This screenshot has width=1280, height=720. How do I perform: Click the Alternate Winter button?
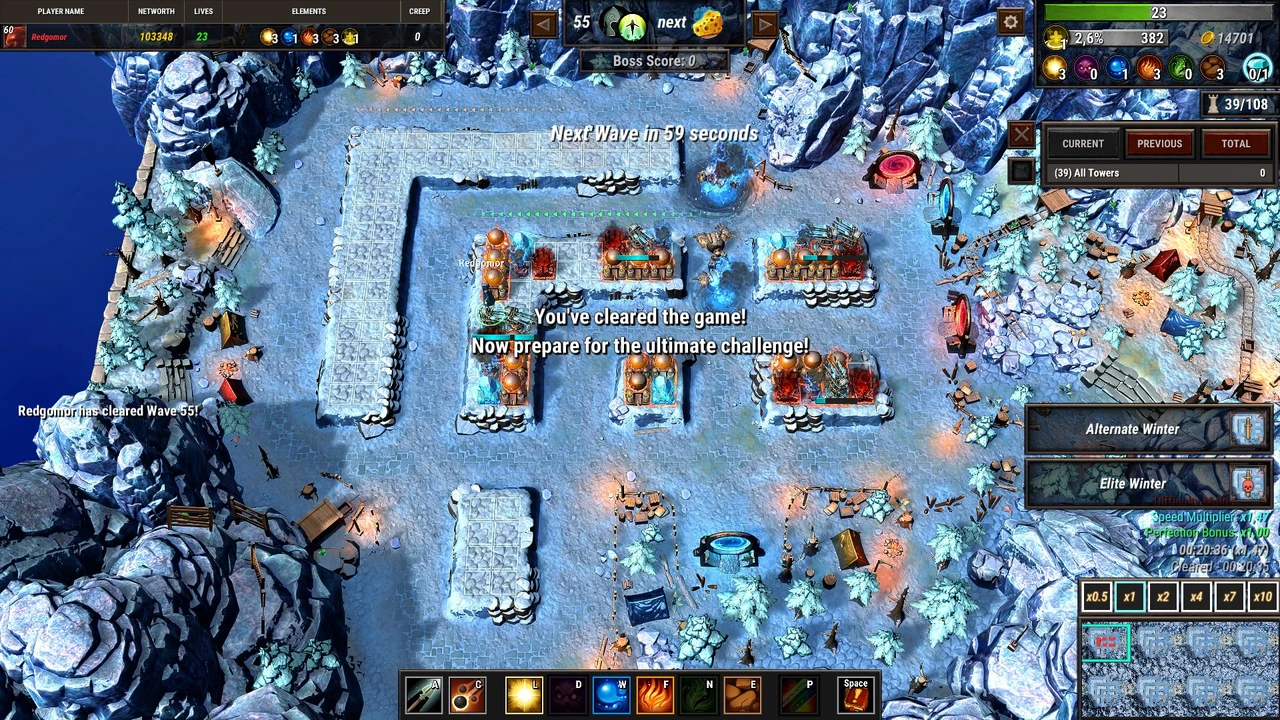pos(1133,429)
